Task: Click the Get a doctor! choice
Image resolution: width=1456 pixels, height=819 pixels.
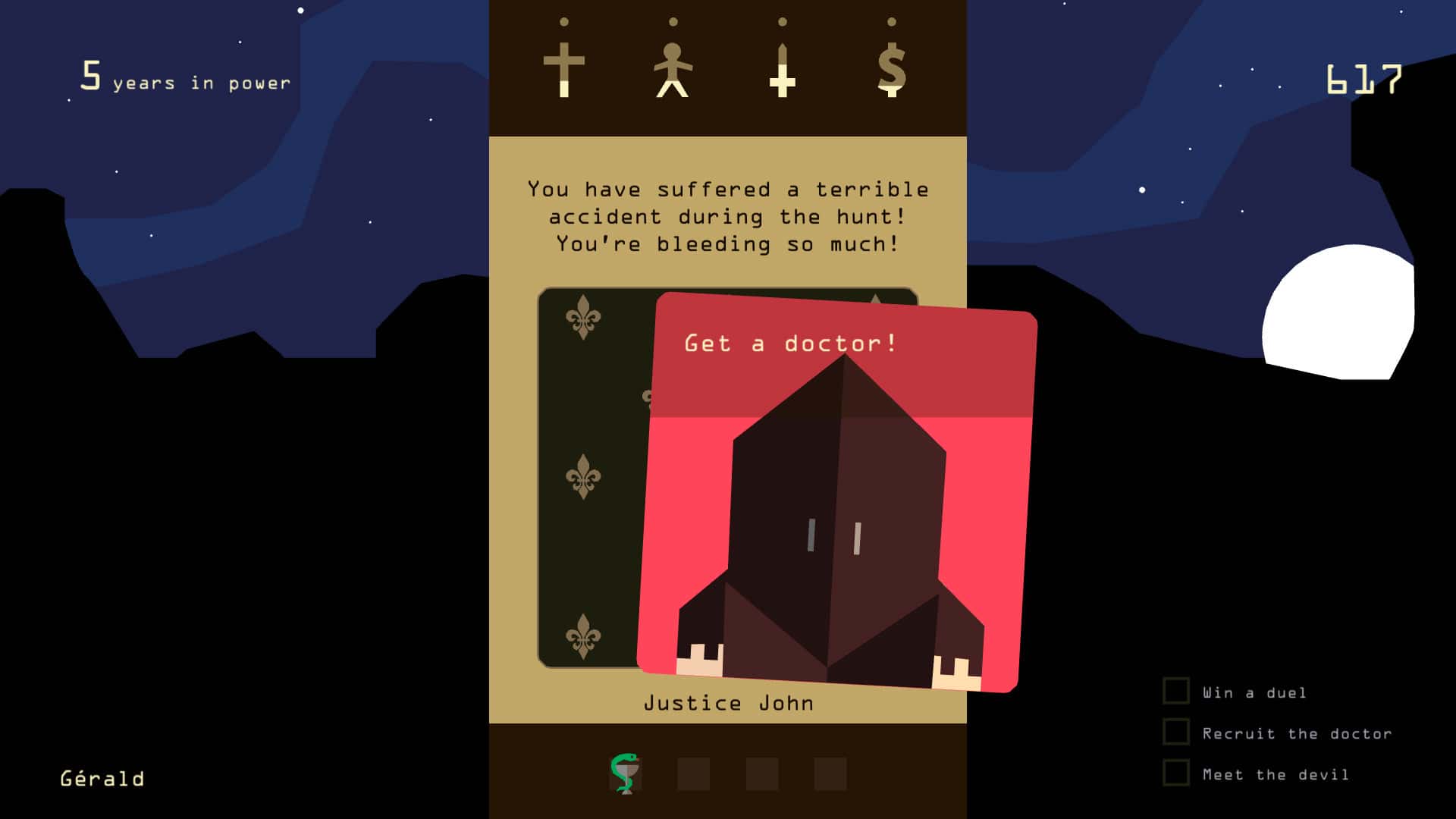Action: click(790, 344)
